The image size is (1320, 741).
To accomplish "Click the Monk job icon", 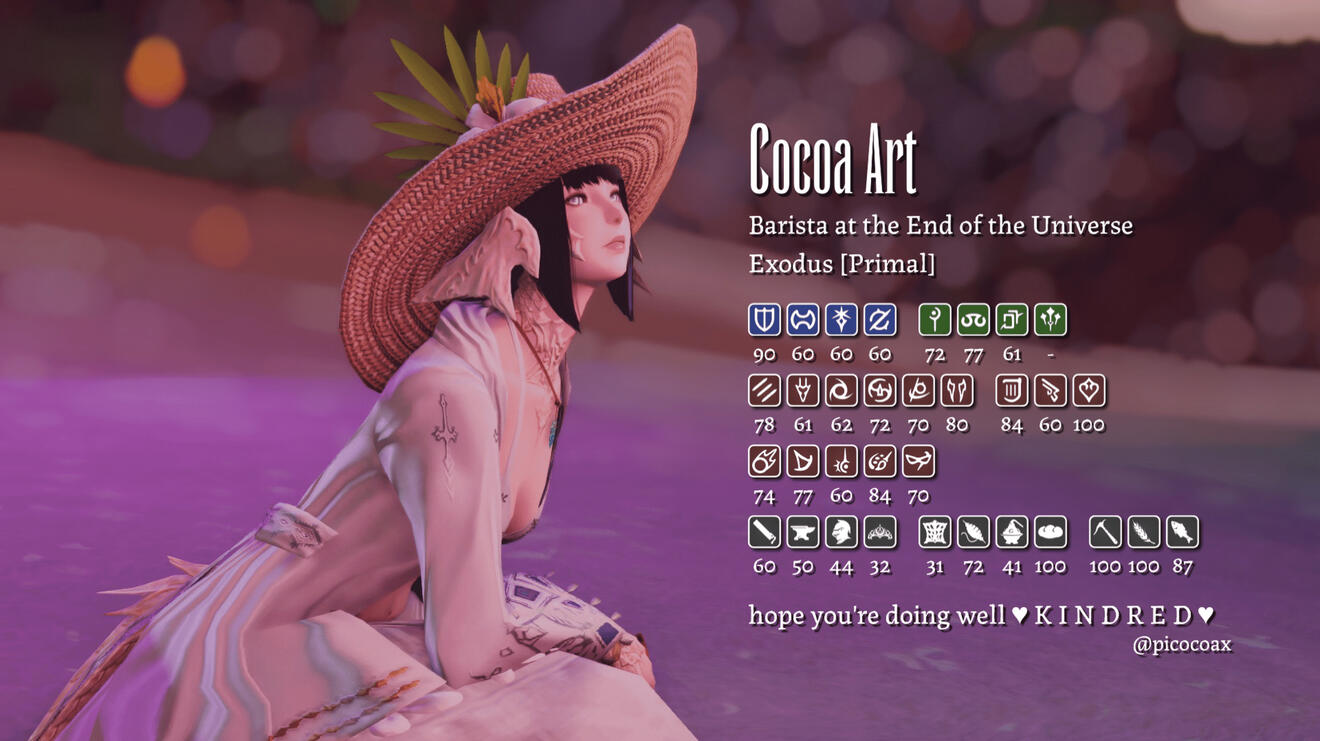I will [764, 391].
